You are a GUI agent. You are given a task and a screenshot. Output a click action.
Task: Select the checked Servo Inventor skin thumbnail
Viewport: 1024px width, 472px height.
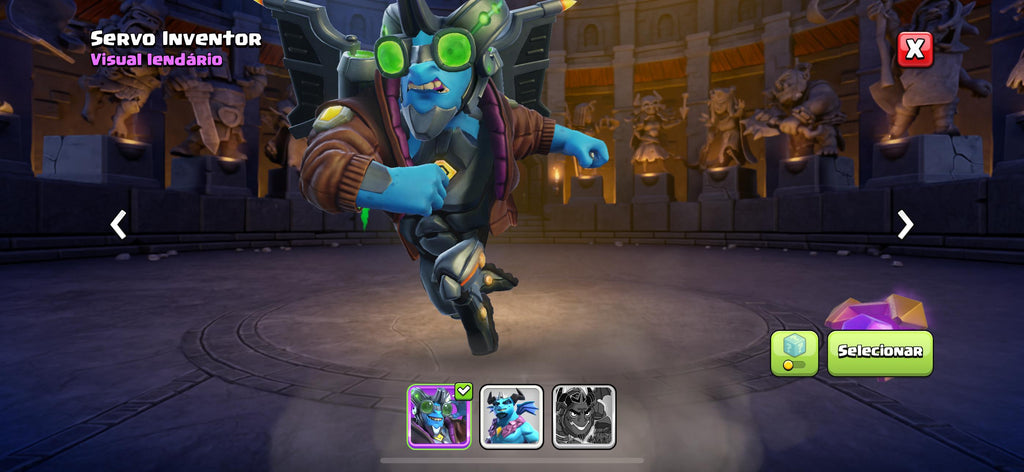click(439, 416)
